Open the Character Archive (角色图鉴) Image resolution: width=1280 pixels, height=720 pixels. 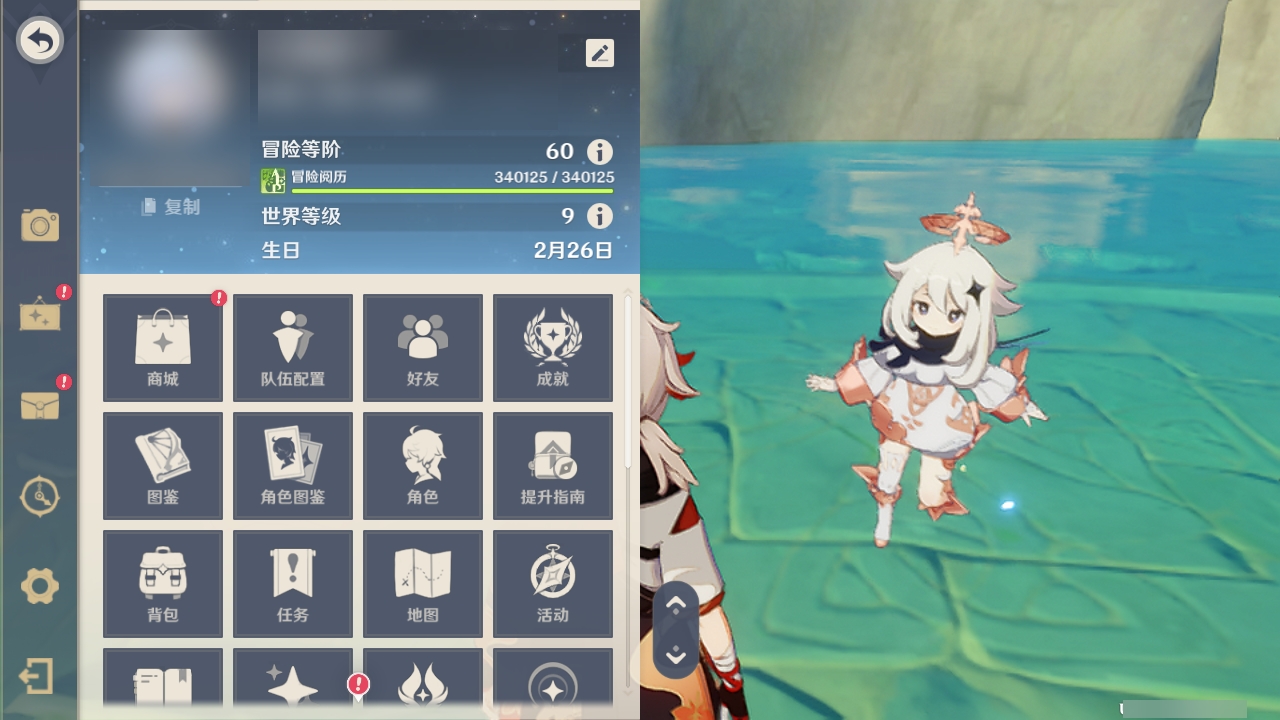[x=292, y=465]
